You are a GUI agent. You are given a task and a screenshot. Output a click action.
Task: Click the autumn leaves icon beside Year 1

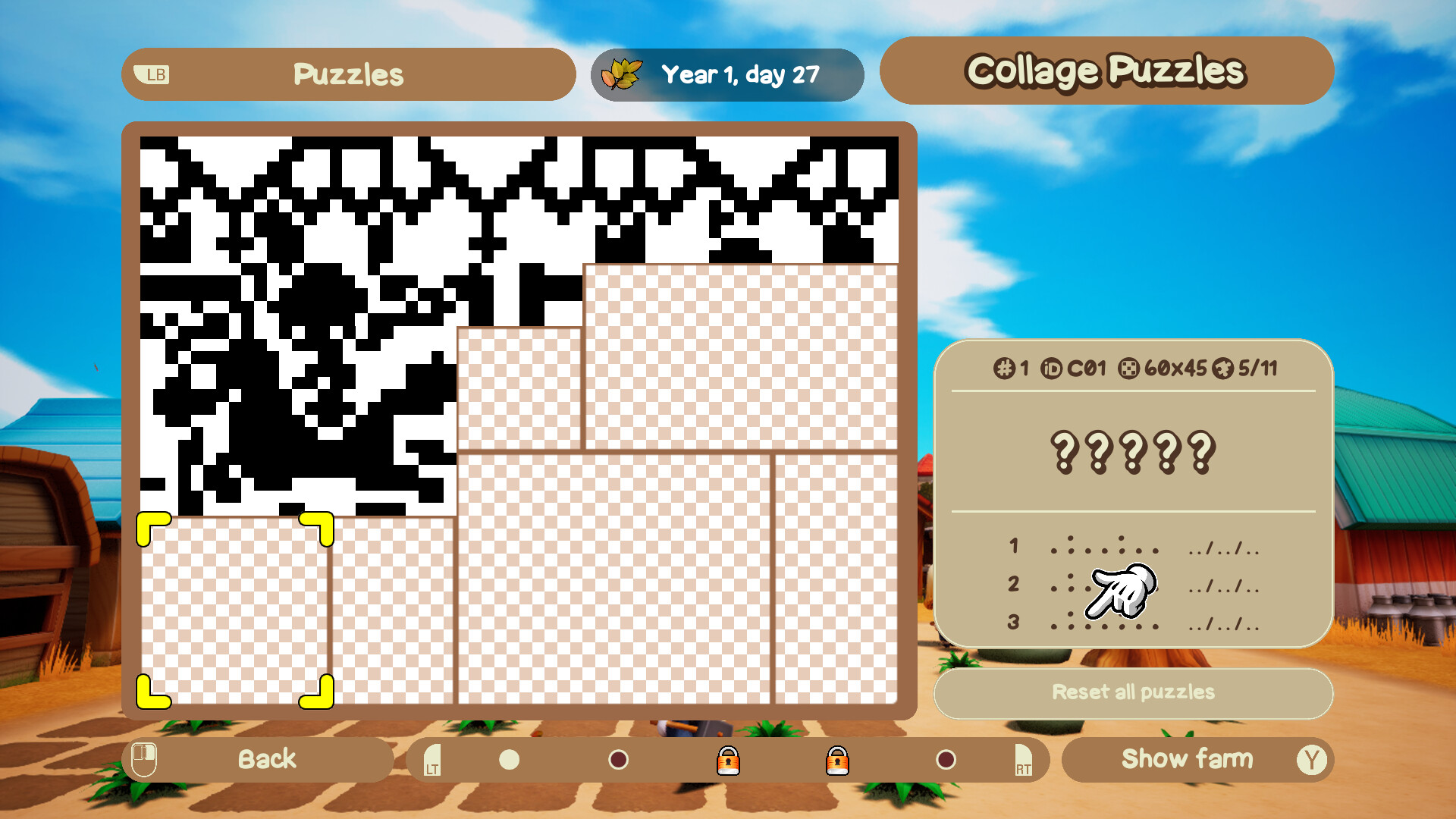tap(620, 74)
